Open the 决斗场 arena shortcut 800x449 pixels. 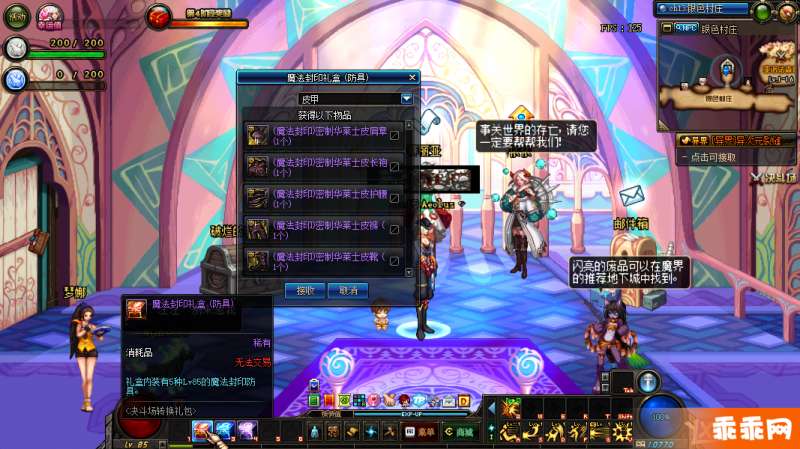click(x=770, y=178)
